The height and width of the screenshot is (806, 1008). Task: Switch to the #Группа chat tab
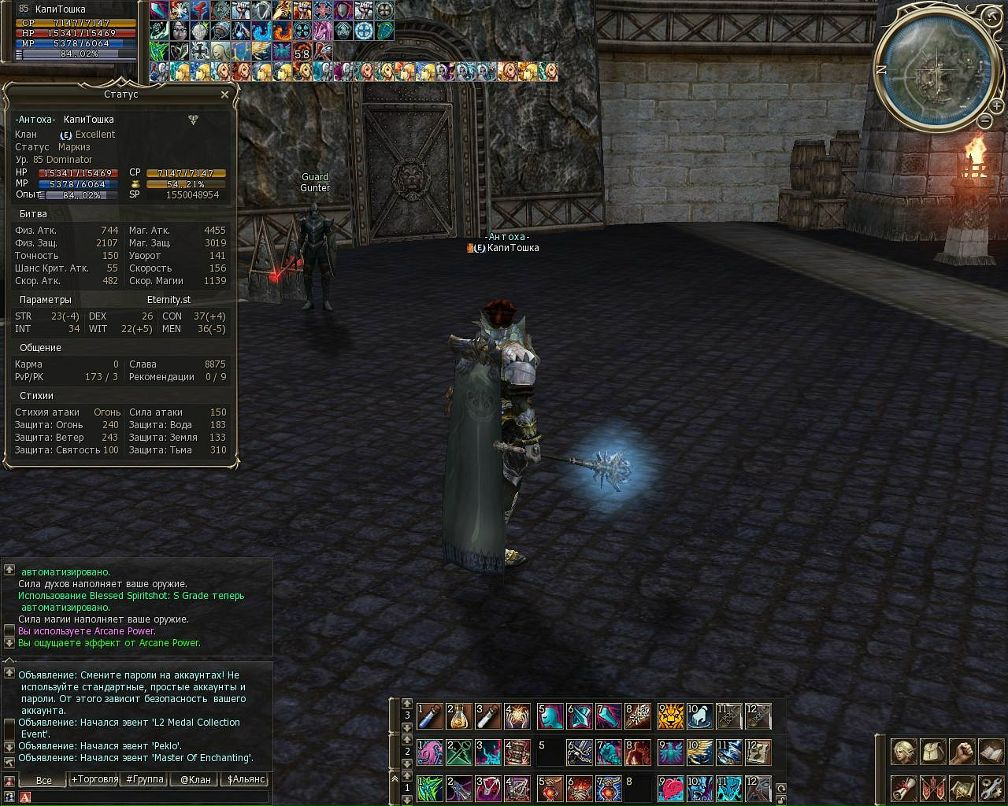146,779
